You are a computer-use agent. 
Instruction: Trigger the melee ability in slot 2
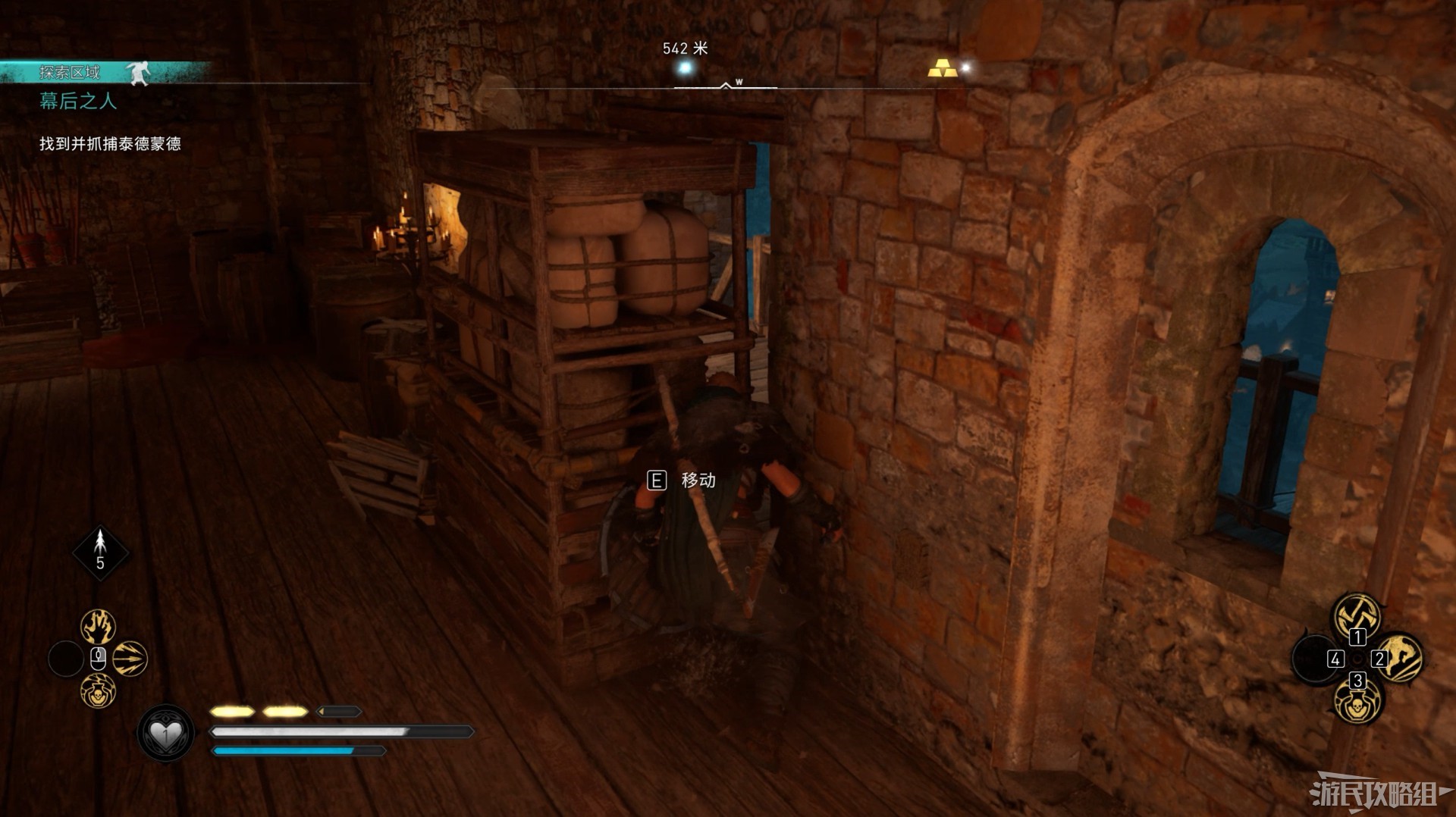pos(1400,656)
